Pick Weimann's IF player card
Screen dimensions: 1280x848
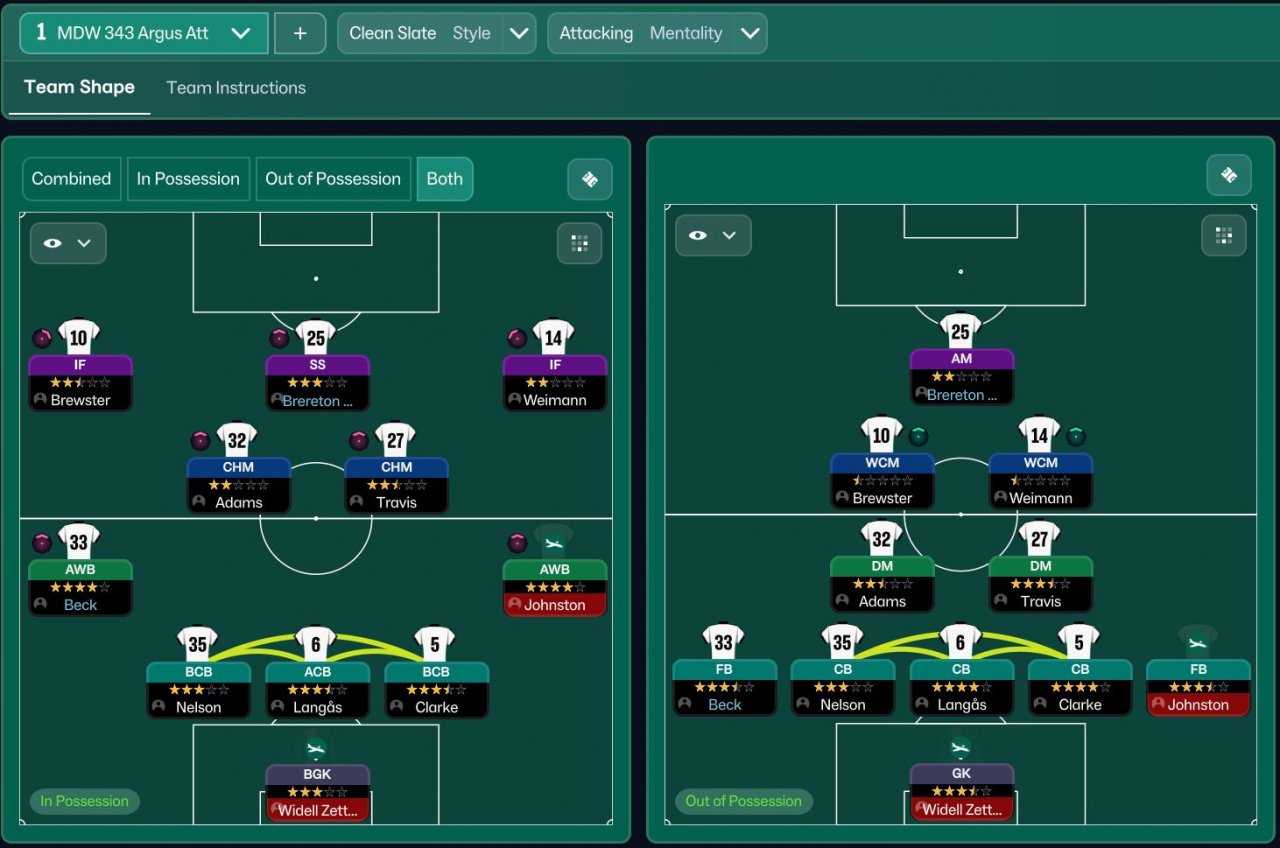point(555,382)
